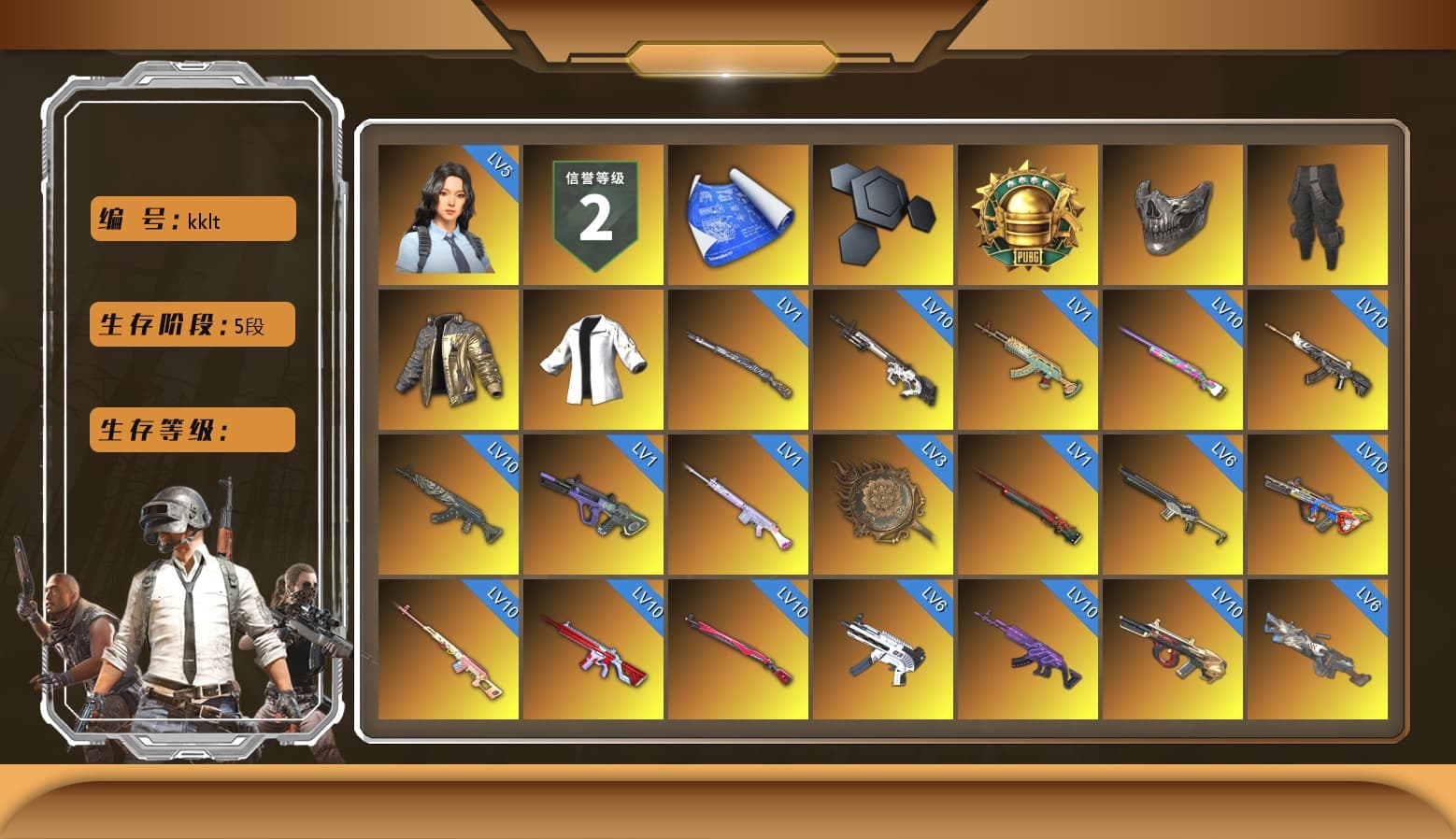The width and height of the screenshot is (1456, 839).
Task: Click the 编号 kklt label
Action: click(192, 218)
